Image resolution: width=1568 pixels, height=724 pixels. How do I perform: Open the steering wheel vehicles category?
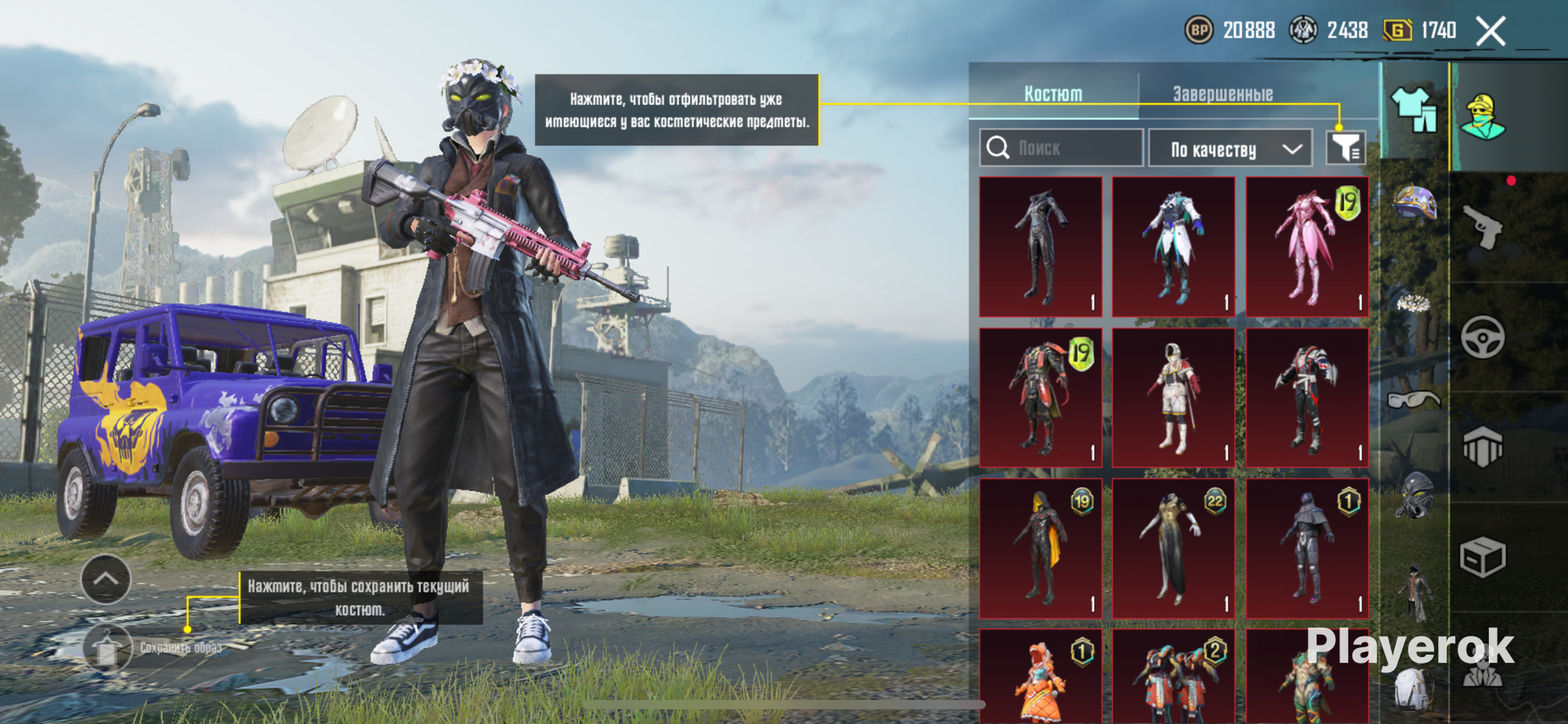(1483, 336)
